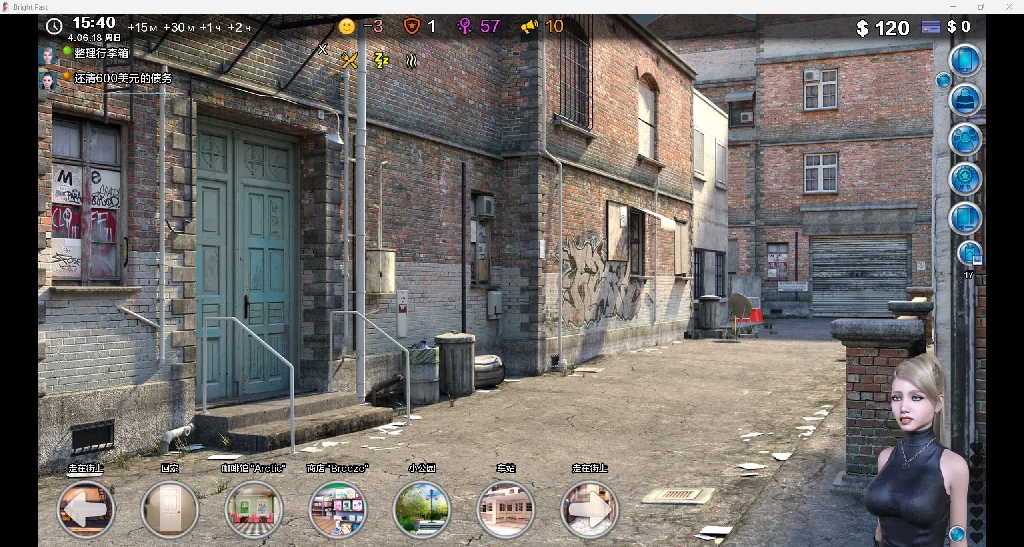Advance the clock by +30 minutes
This screenshot has width=1024, height=547.
(x=177, y=27)
